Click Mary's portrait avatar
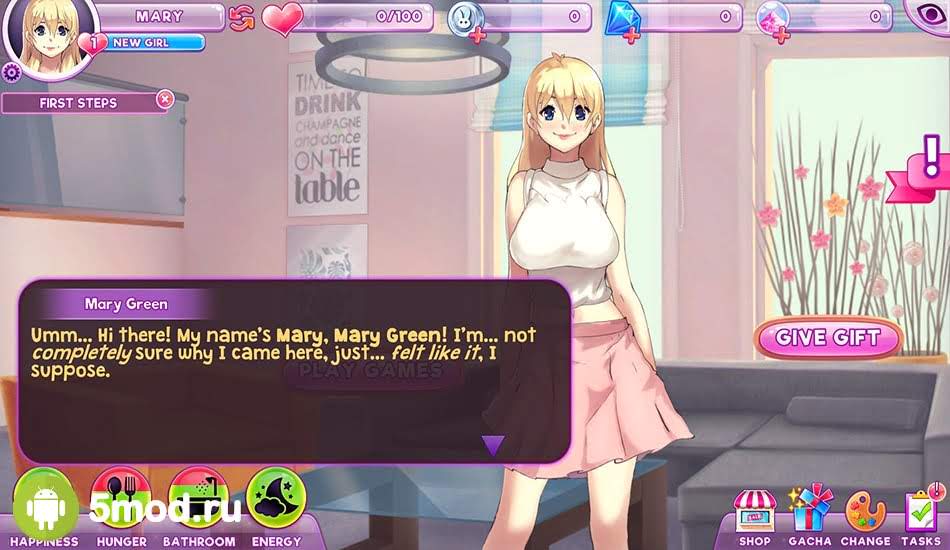 [49, 38]
